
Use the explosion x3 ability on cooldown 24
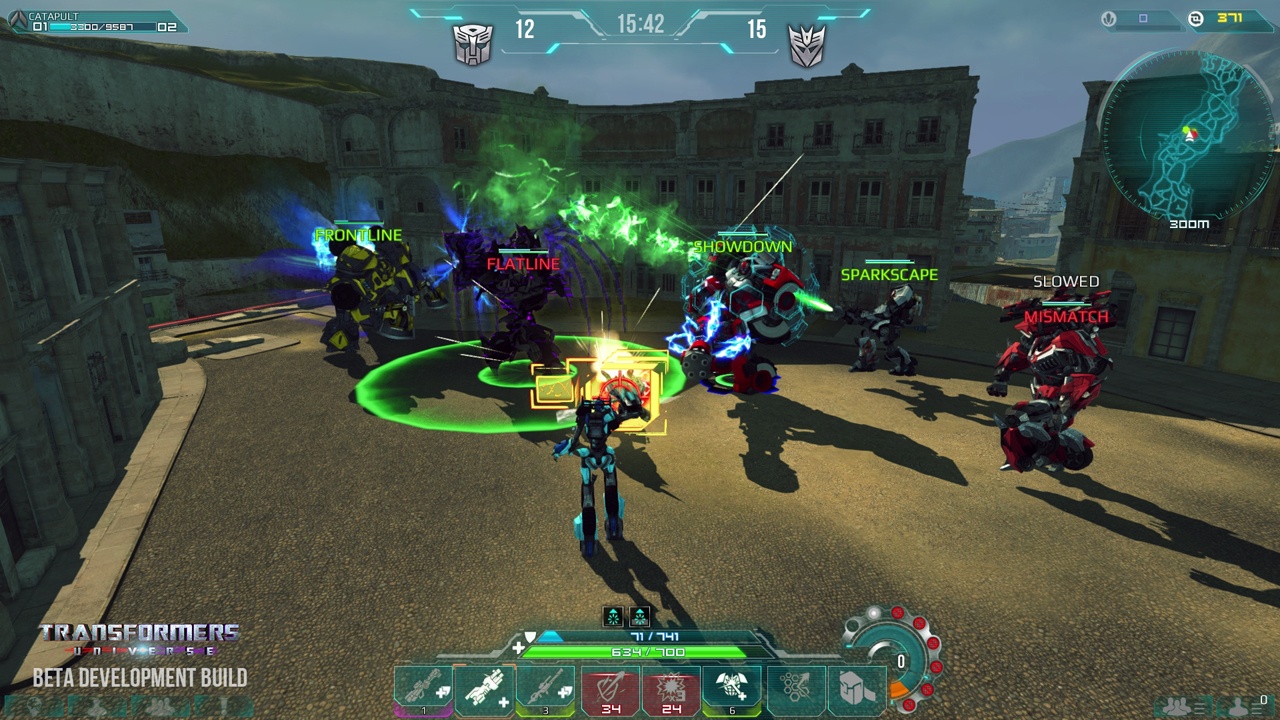click(670, 690)
